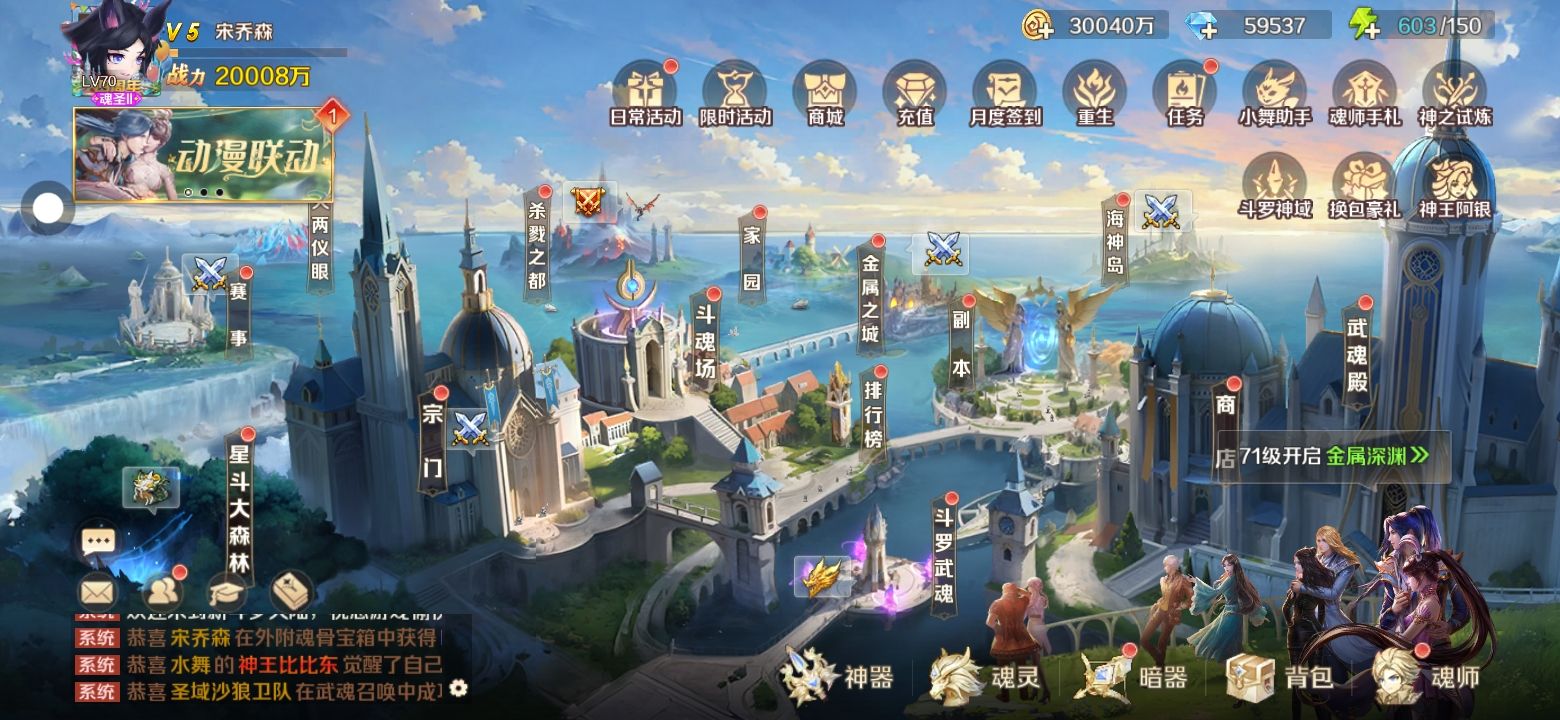Claim 月度签到 monthly sign-in
Screen dimensions: 1560x720
(1005, 92)
